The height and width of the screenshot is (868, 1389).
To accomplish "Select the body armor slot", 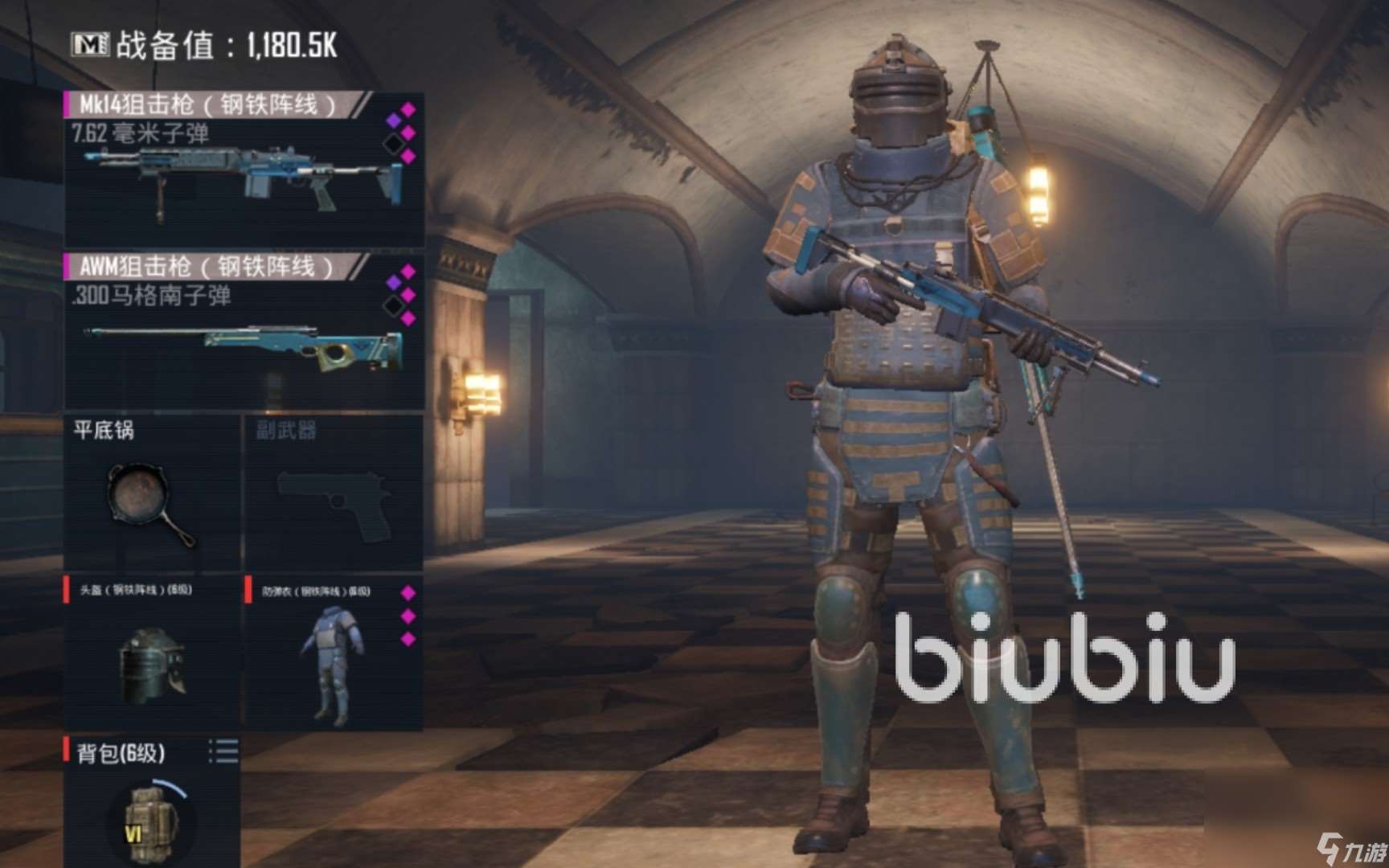I will tap(333, 653).
